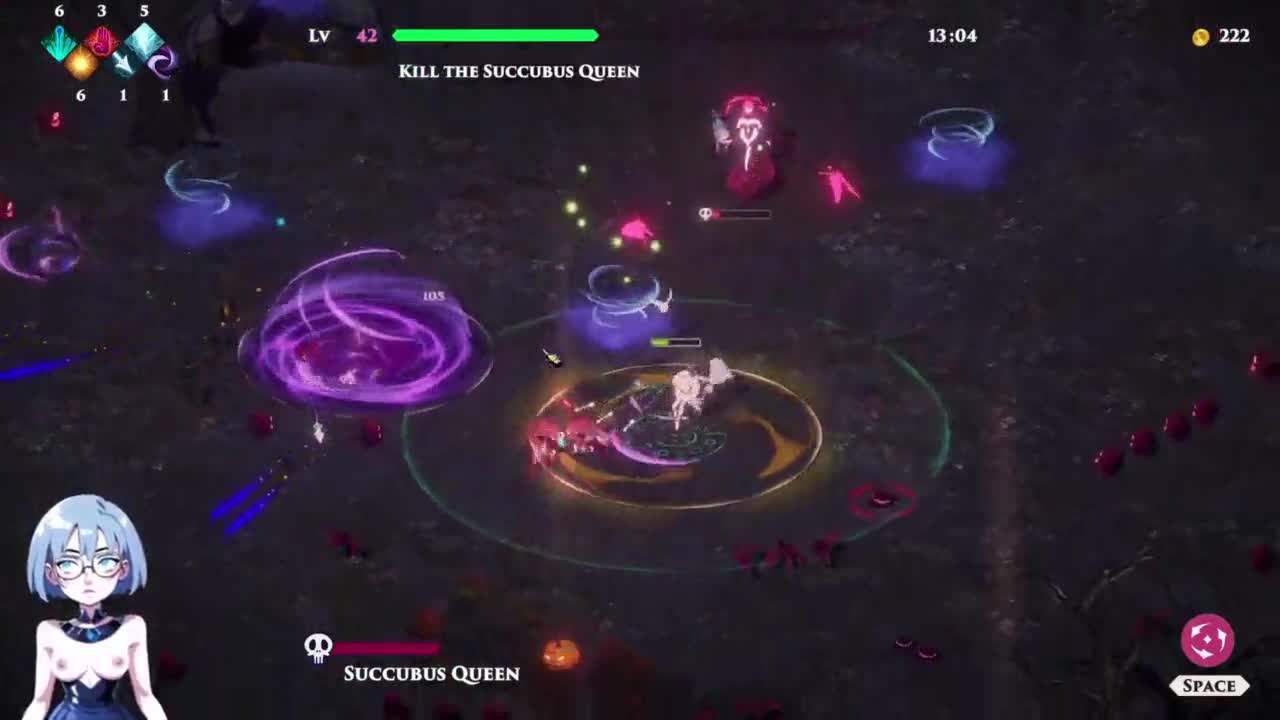The image size is (1280, 720).
Task: Activate the pink spinning-blades special ability
Action: tap(1207, 640)
